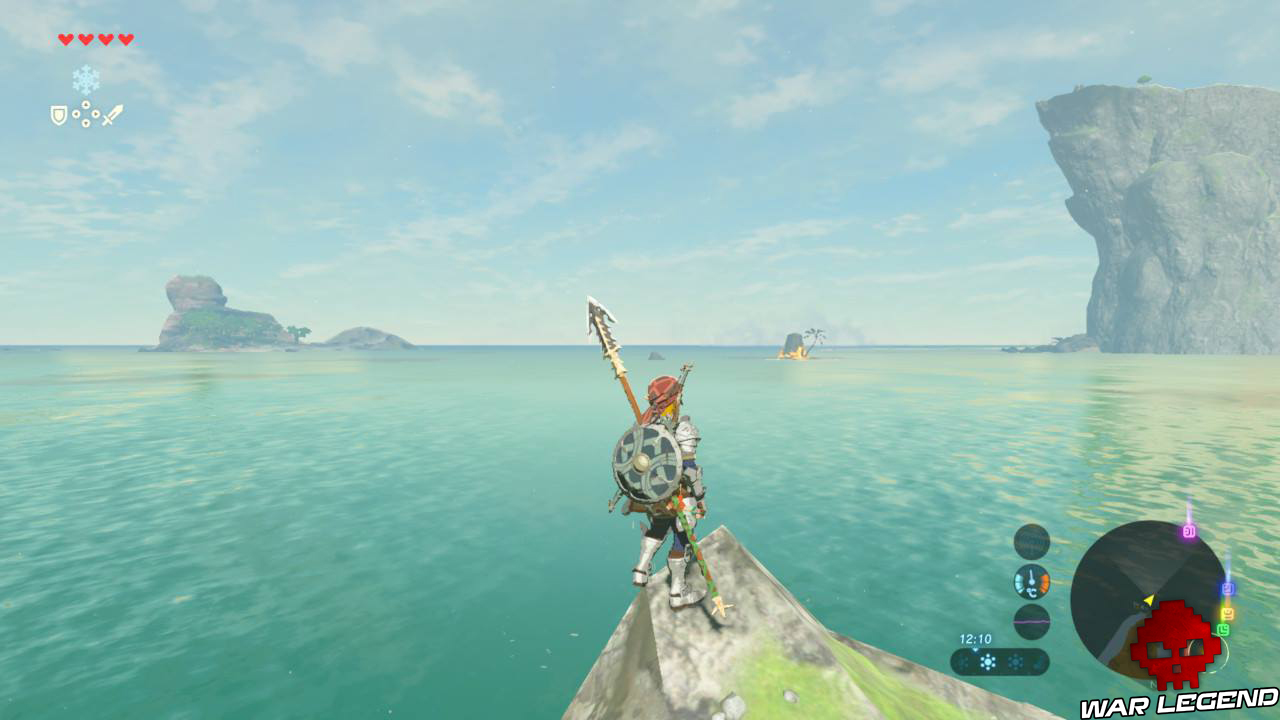Click the snowflake cold-resistance buff icon
The height and width of the screenshot is (720, 1280).
pos(85,78)
